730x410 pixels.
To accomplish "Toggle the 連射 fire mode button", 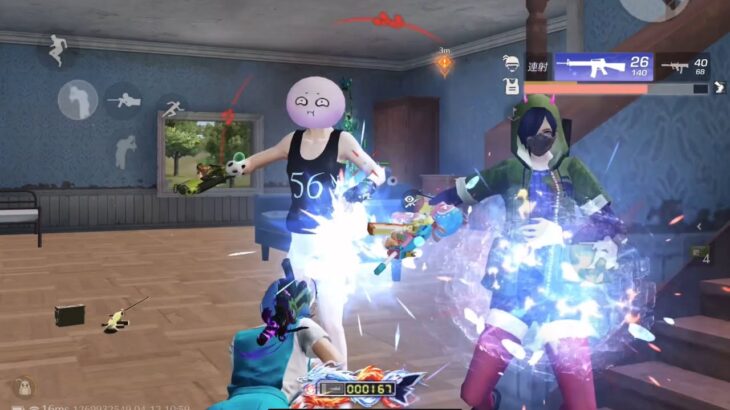I will click(538, 65).
